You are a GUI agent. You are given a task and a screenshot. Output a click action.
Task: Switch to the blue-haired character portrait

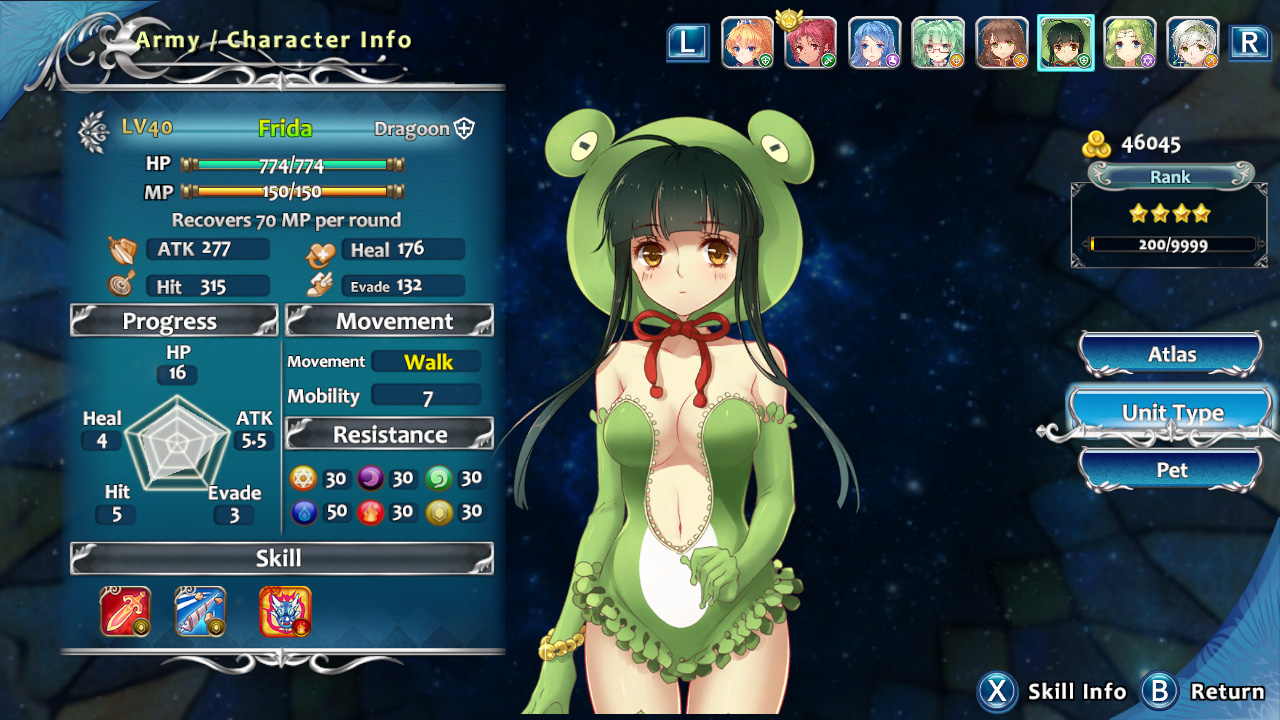(874, 43)
